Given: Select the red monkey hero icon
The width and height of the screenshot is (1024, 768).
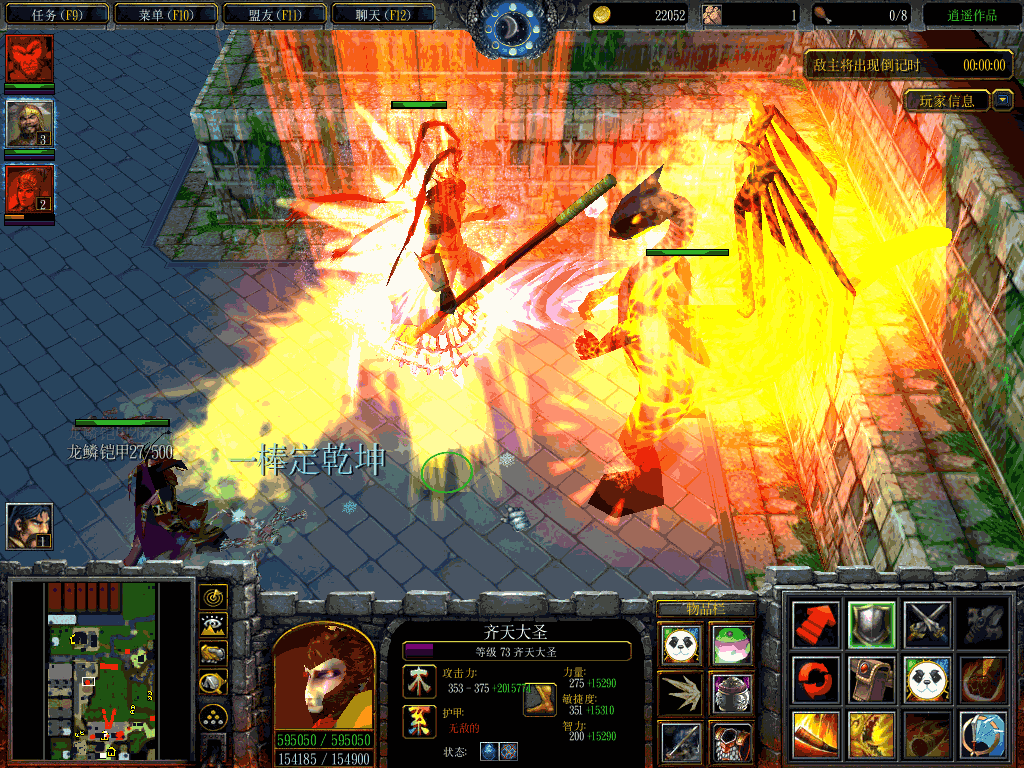Looking at the screenshot, I should point(29,59).
